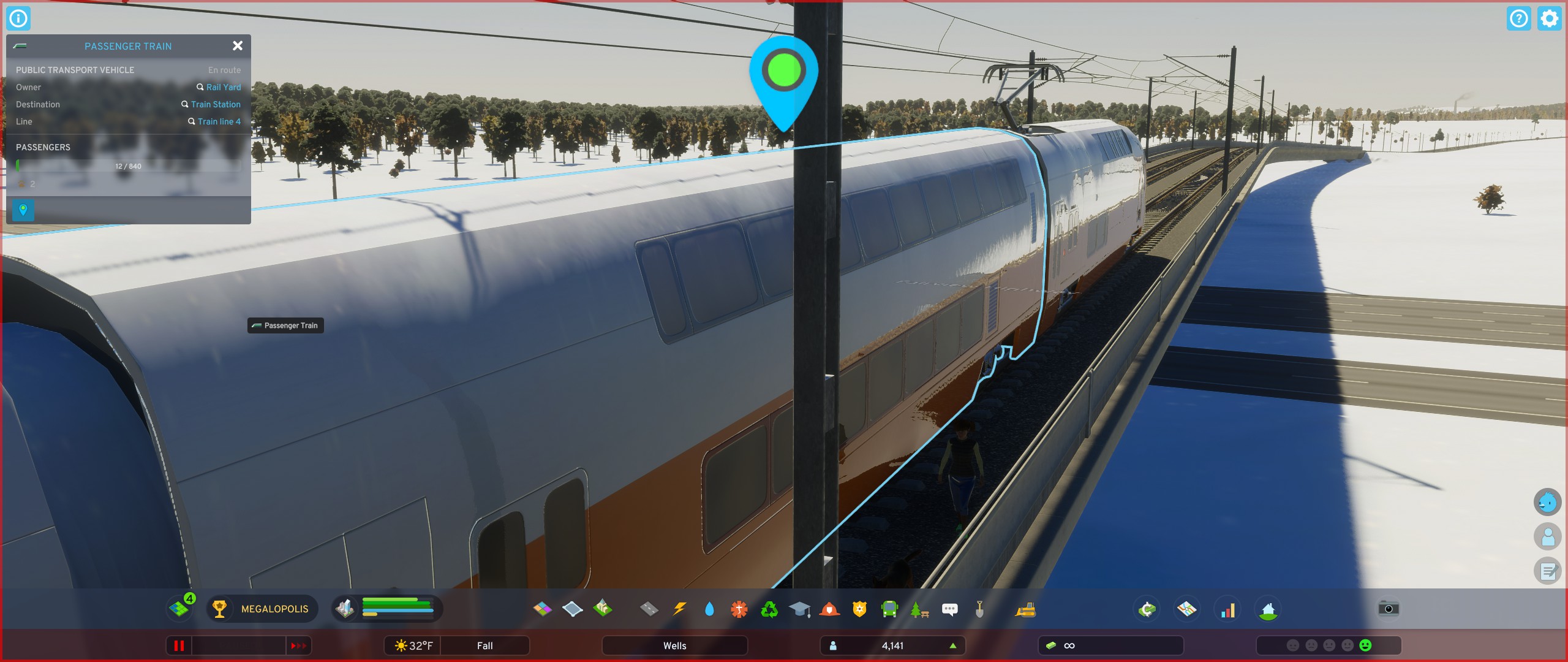Follow the Train line 4 link
1568x662 pixels.
point(219,121)
